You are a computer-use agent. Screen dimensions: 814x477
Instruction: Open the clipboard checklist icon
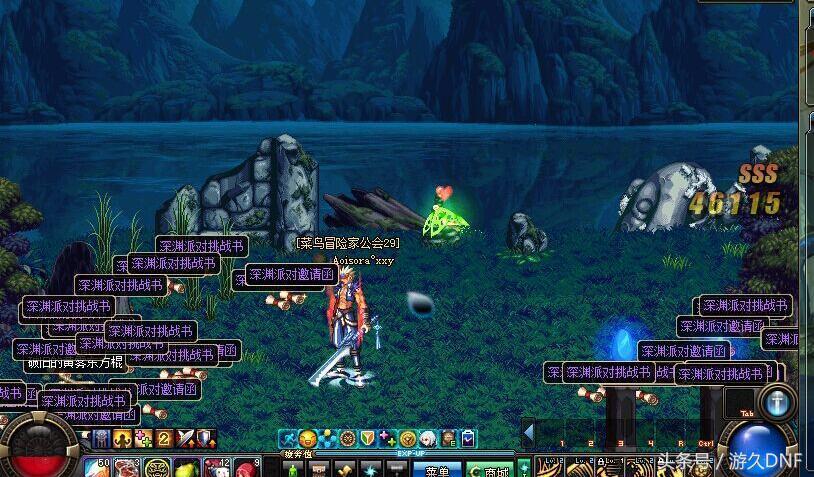(x=468, y=438)
